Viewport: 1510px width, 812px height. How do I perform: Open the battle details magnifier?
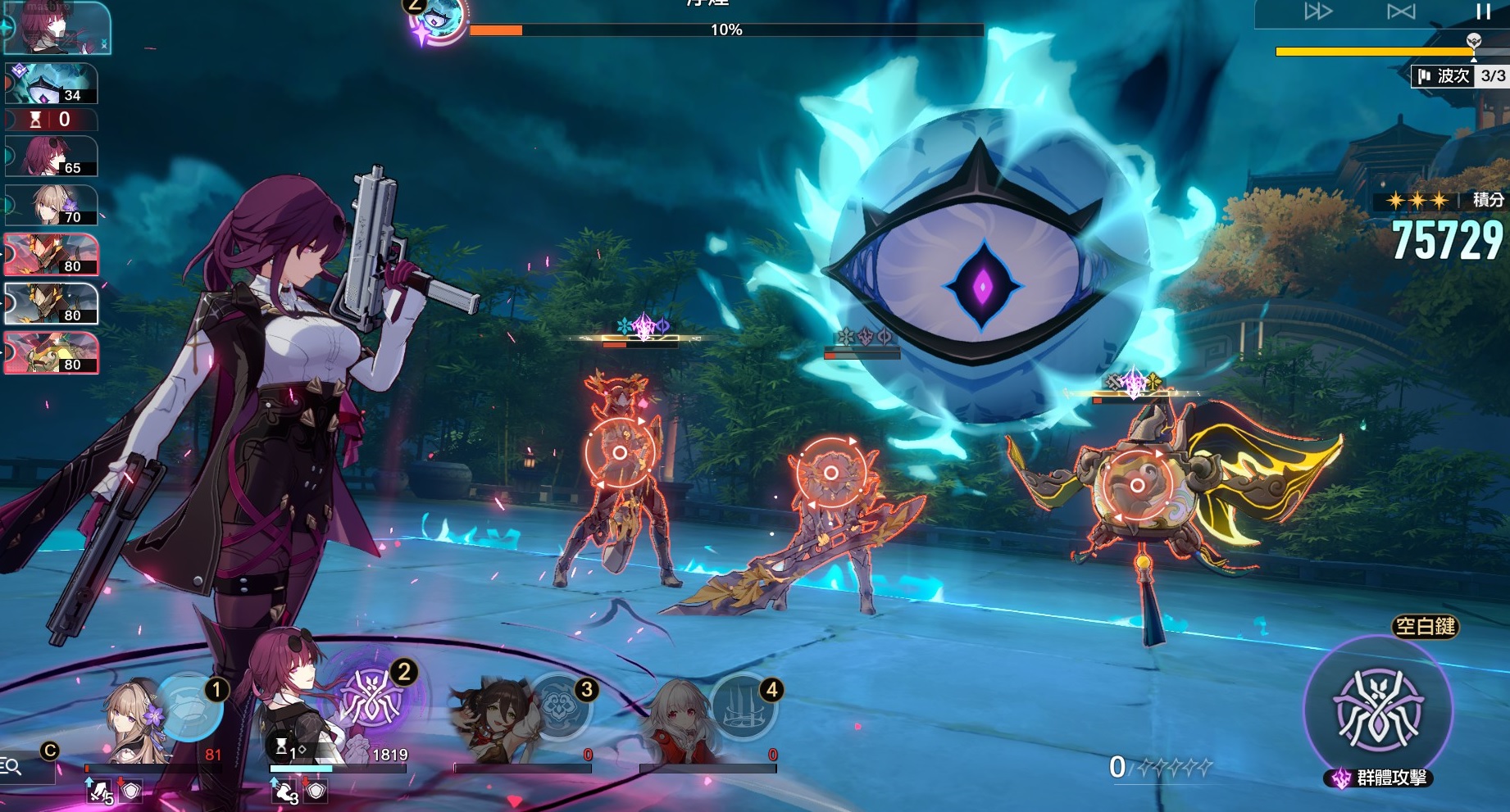click(11, 766)
